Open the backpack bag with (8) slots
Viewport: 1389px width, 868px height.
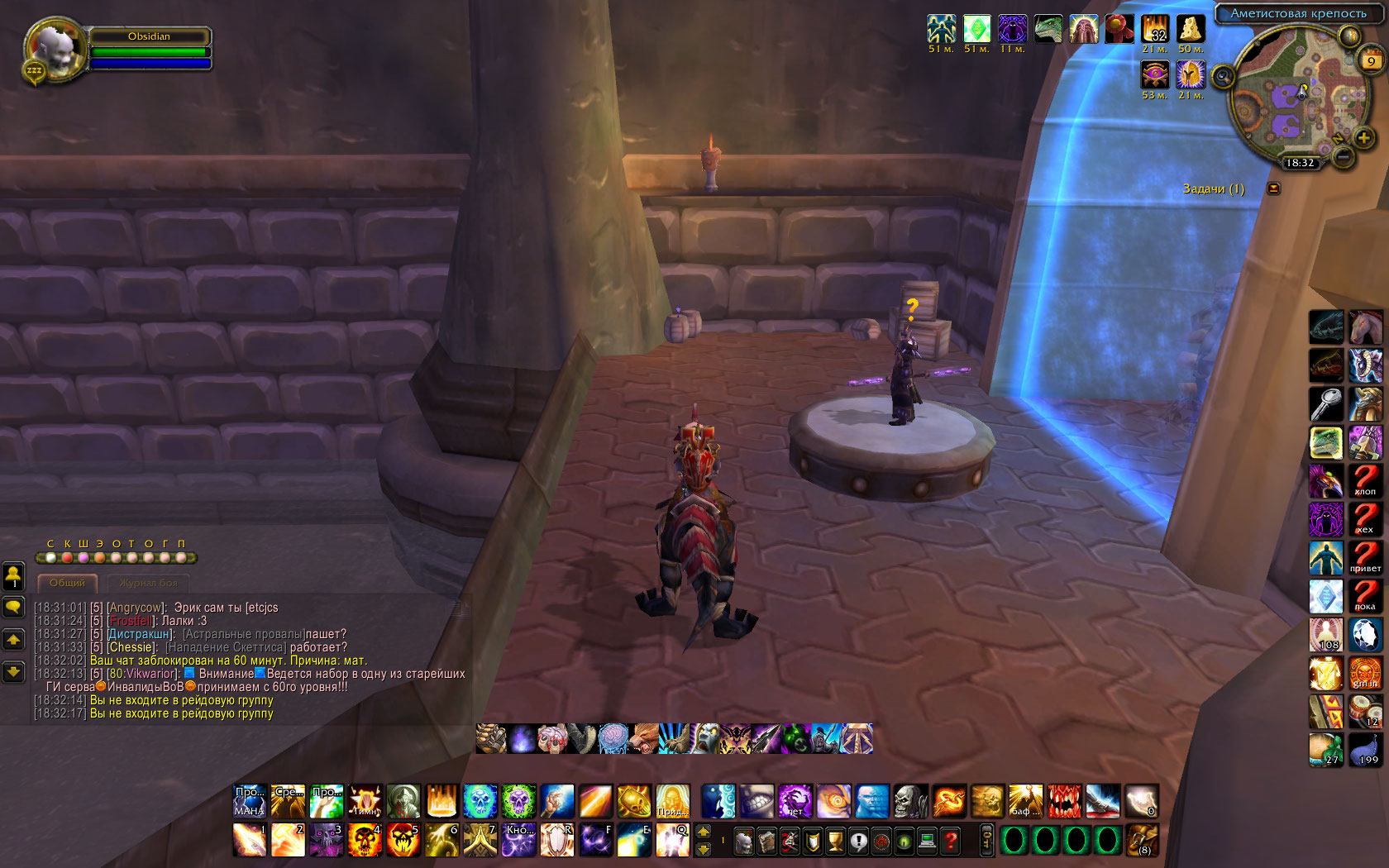[x=1143, y=840]
